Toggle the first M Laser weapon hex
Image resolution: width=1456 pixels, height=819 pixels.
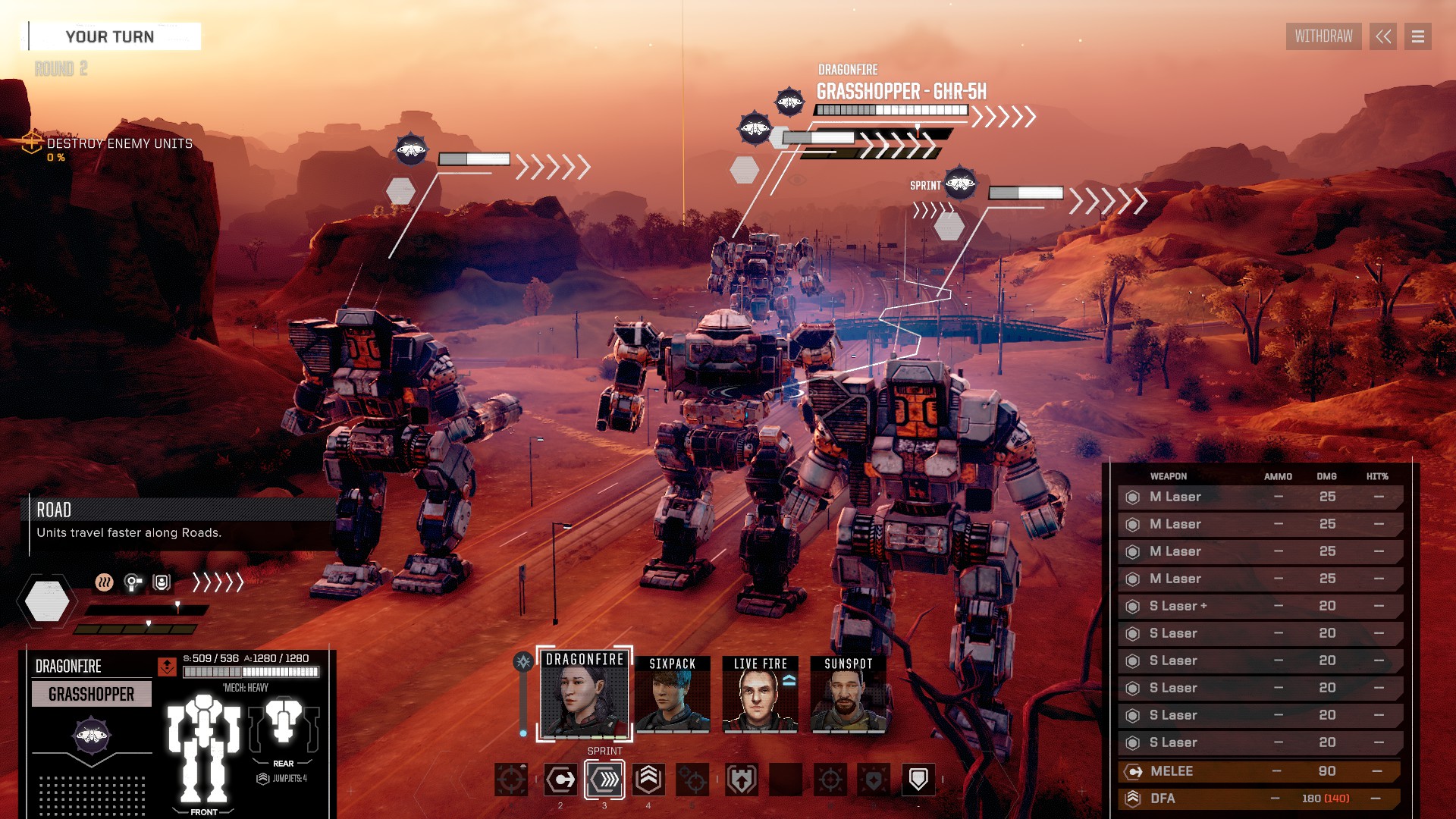[1132, 497]
